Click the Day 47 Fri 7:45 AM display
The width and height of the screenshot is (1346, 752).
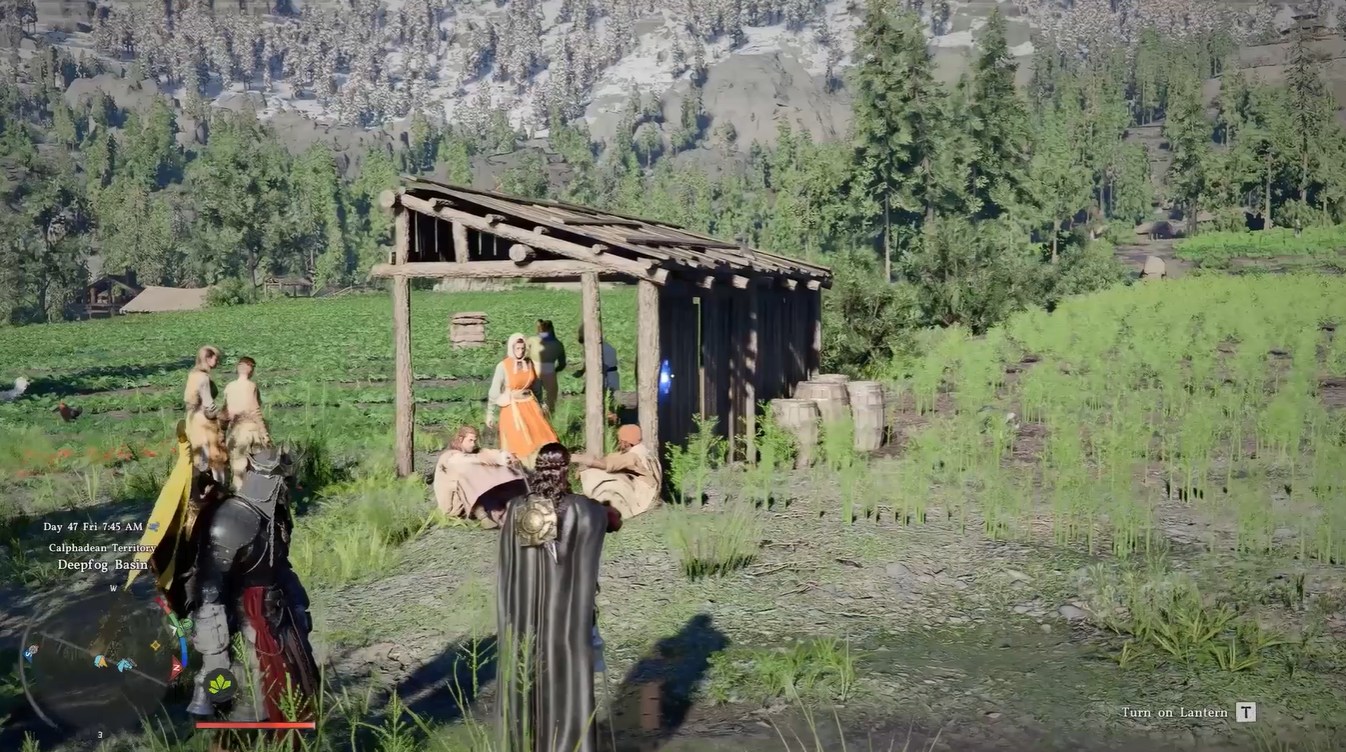point(94,527)
